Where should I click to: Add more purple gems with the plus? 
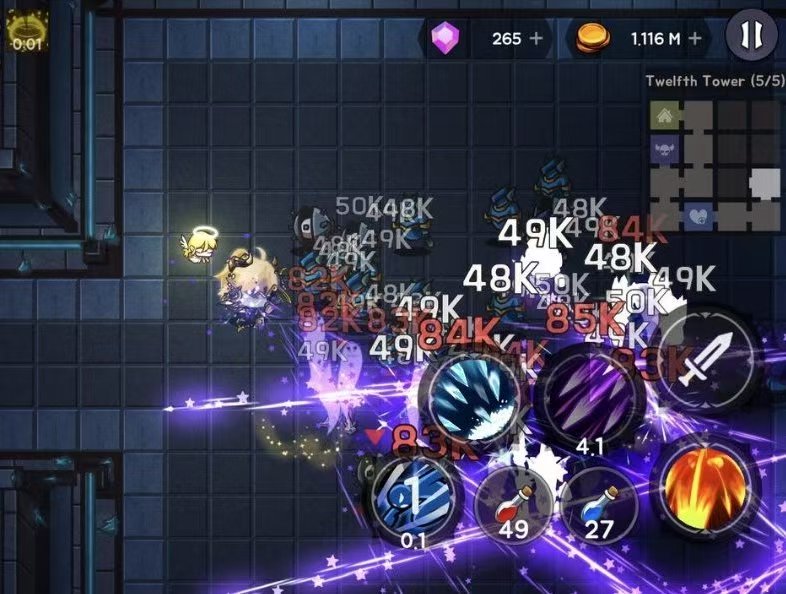(537, 38)
